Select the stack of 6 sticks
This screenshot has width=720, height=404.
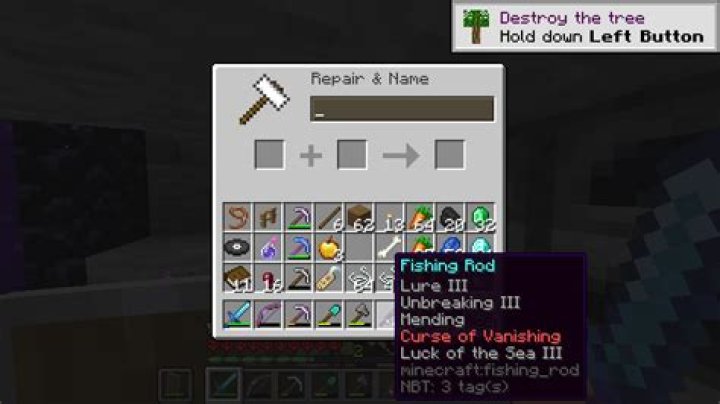[x=330, y=217]
